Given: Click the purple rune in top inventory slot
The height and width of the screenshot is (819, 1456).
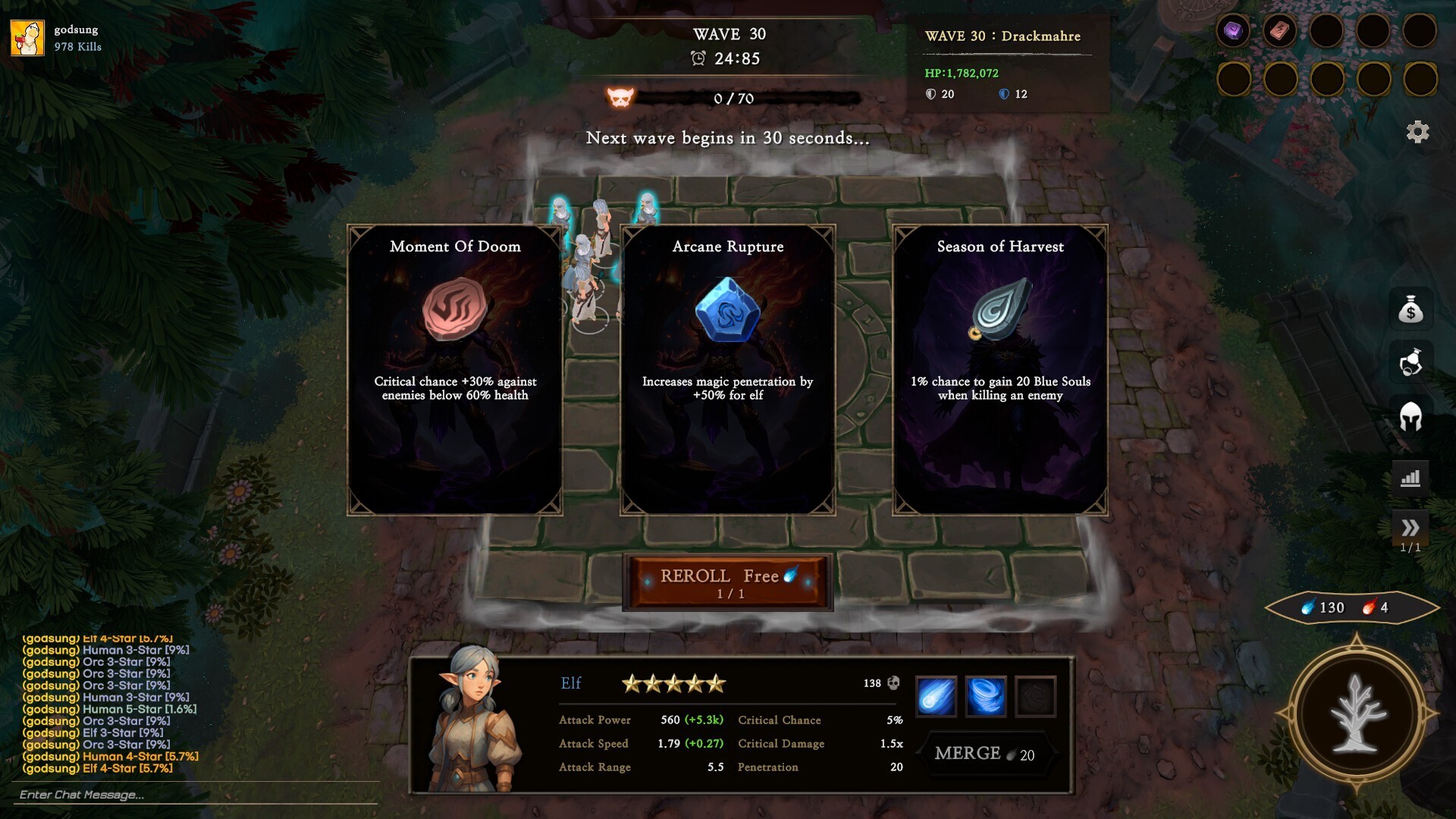Looking at the screenshot, I should pos(1235,31).
